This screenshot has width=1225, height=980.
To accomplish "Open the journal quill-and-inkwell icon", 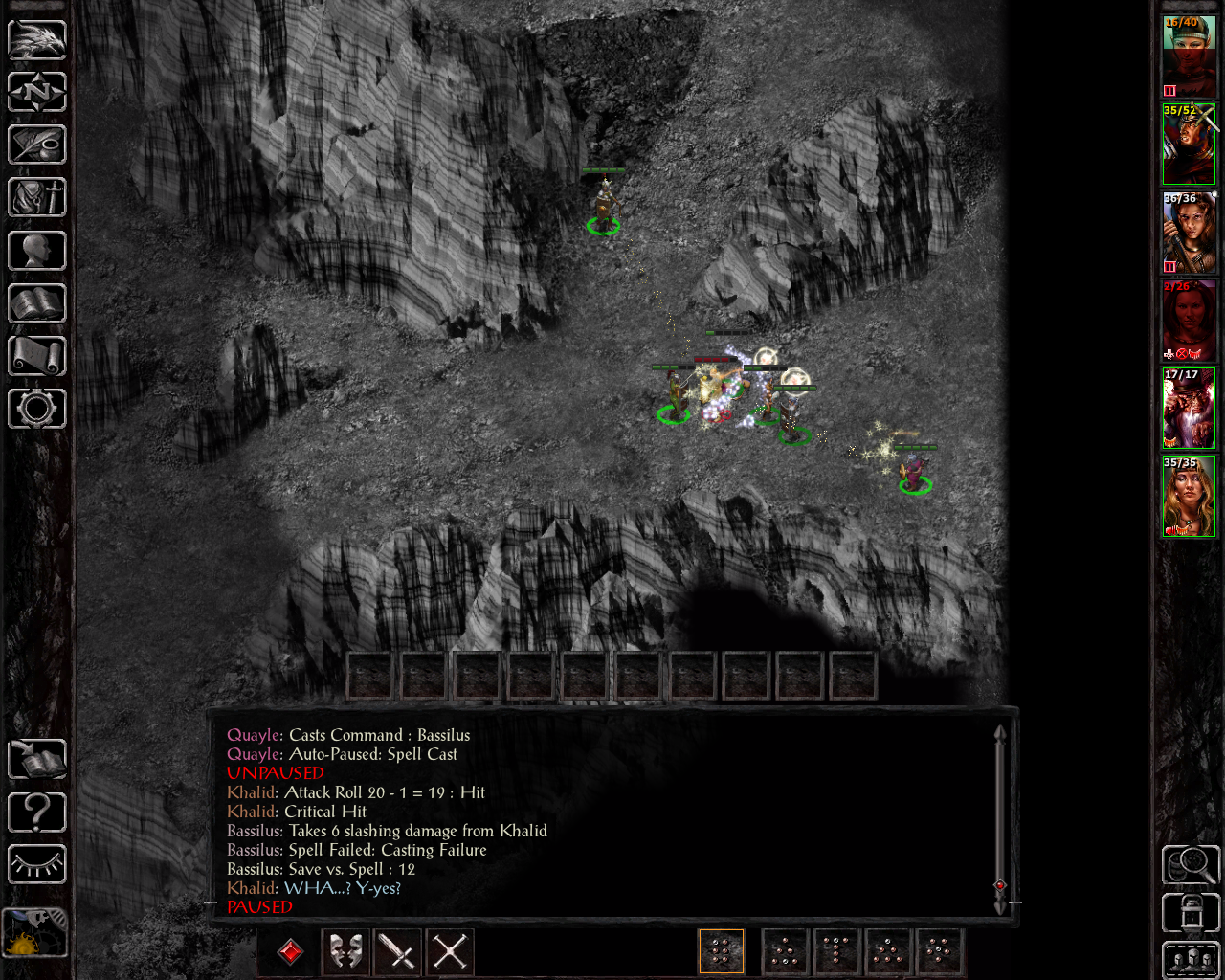I will point(36,145).
